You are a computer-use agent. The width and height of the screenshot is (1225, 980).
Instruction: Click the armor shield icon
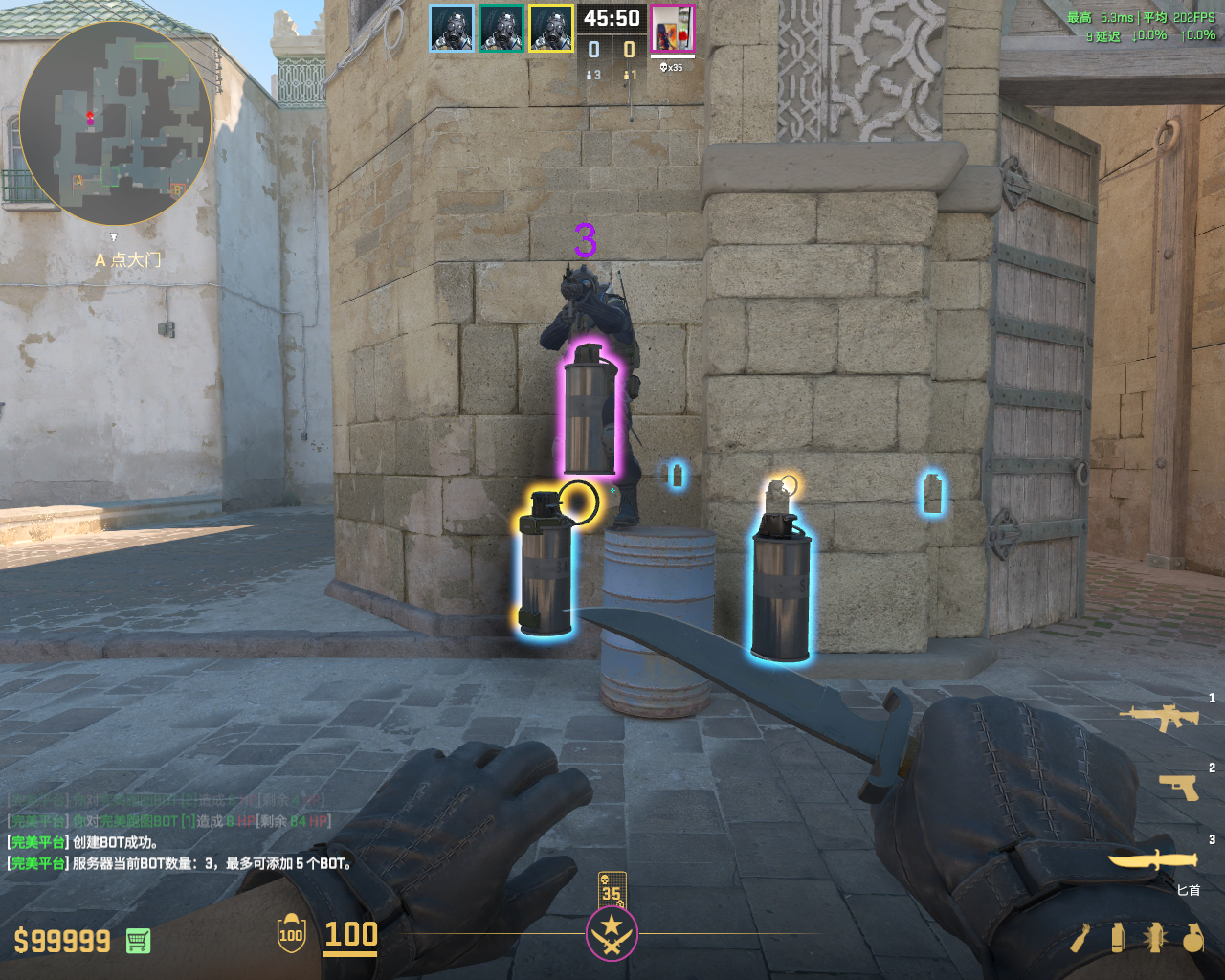click(291, 934)
